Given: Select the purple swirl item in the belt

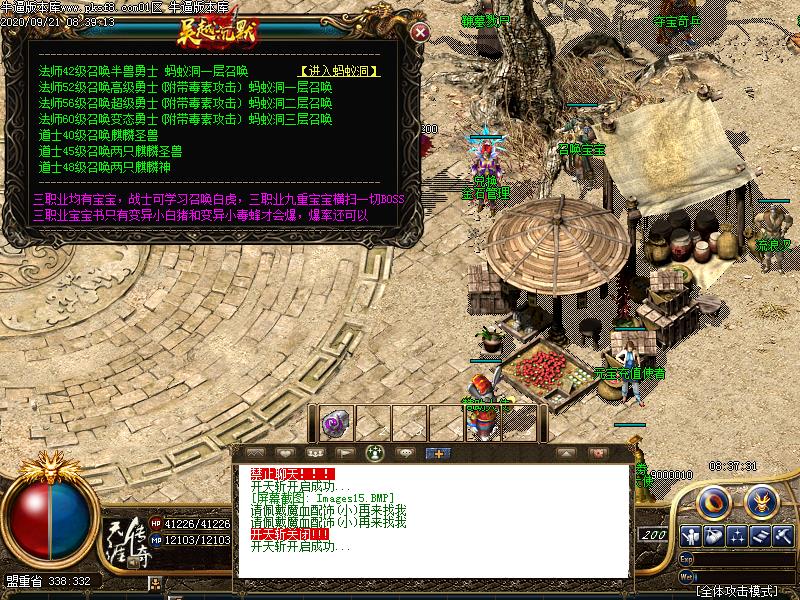Looking at the screenshot, I should pos(335,422).
